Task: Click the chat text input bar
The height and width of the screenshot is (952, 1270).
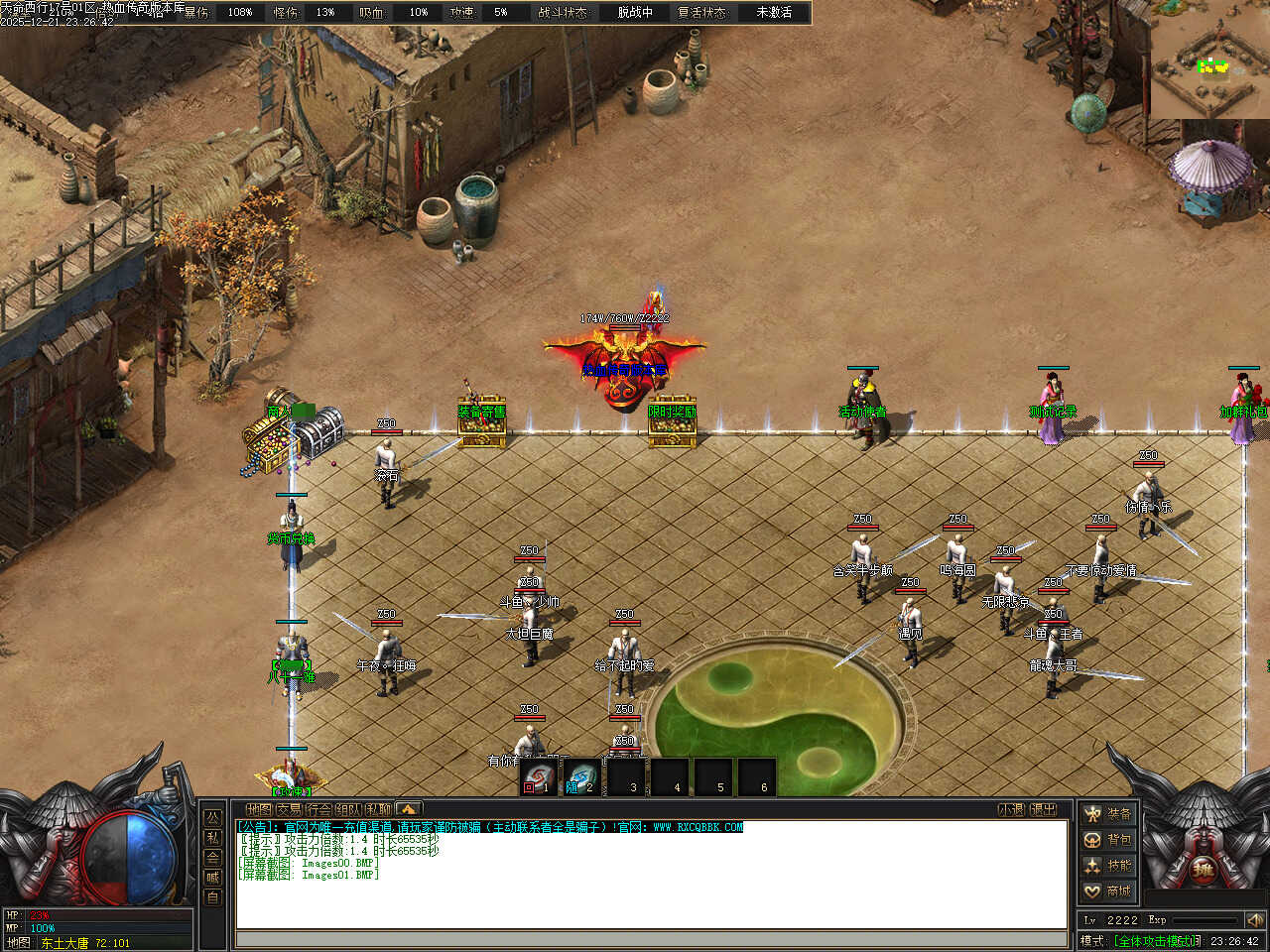Action: click(x=651, y=938)
